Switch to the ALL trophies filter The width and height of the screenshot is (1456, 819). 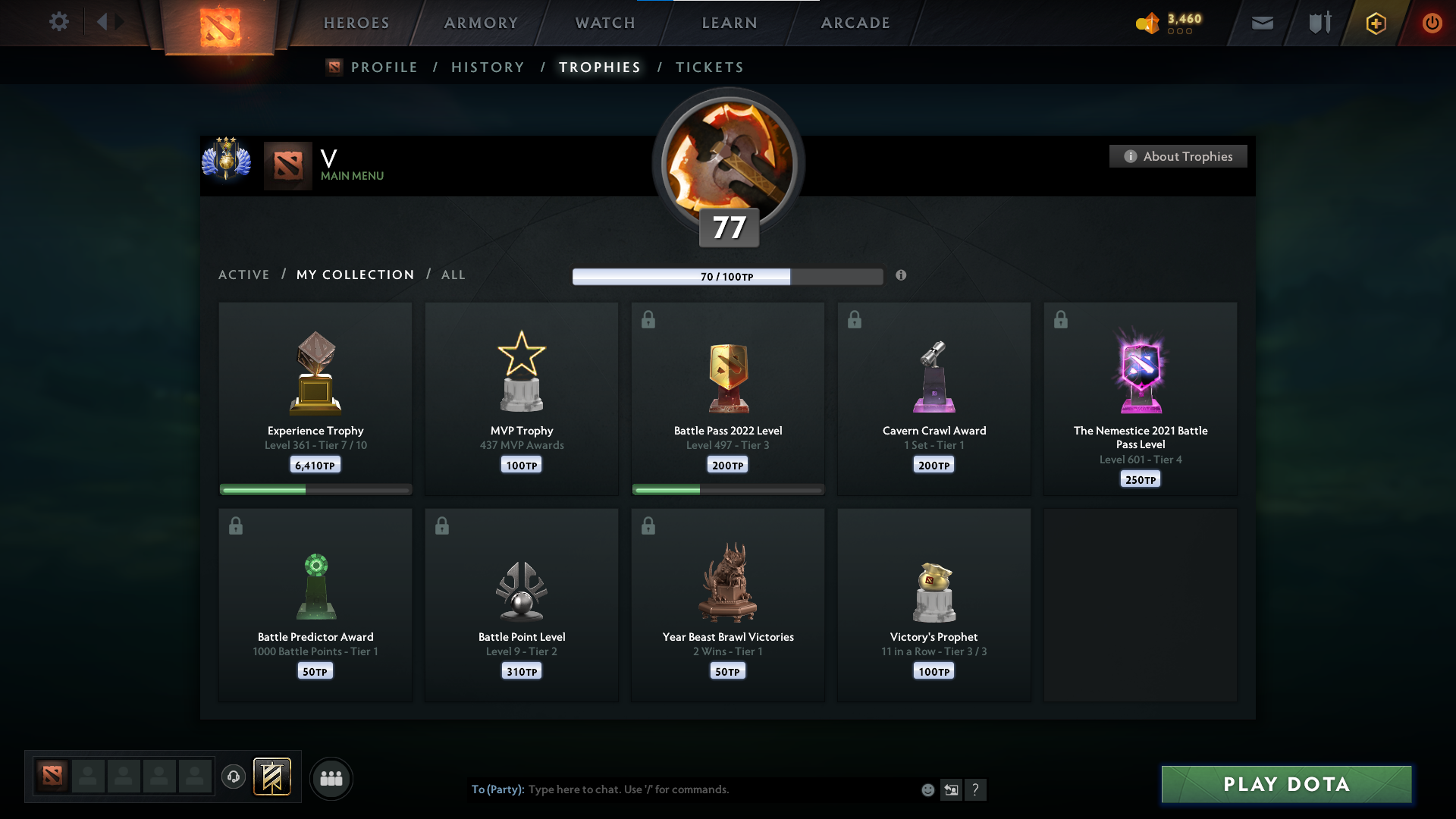[x=453, y=275]
